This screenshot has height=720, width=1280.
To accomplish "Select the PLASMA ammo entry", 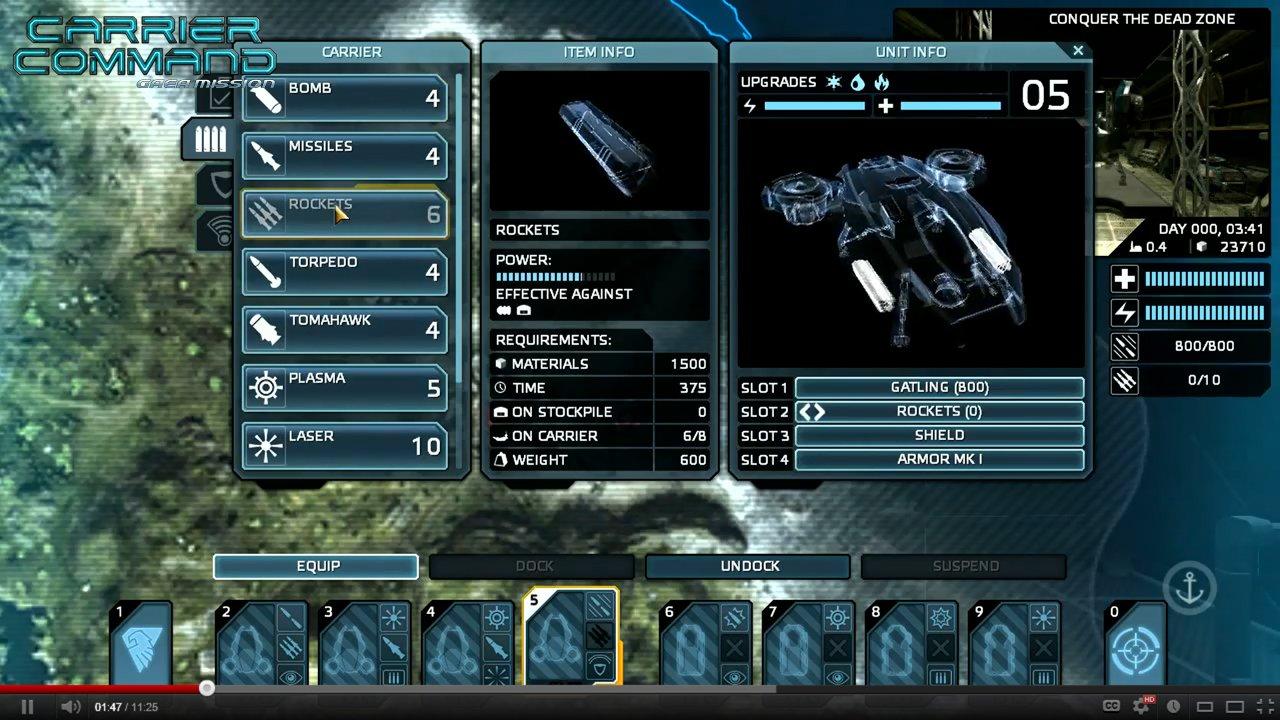I will coord(344,387).
